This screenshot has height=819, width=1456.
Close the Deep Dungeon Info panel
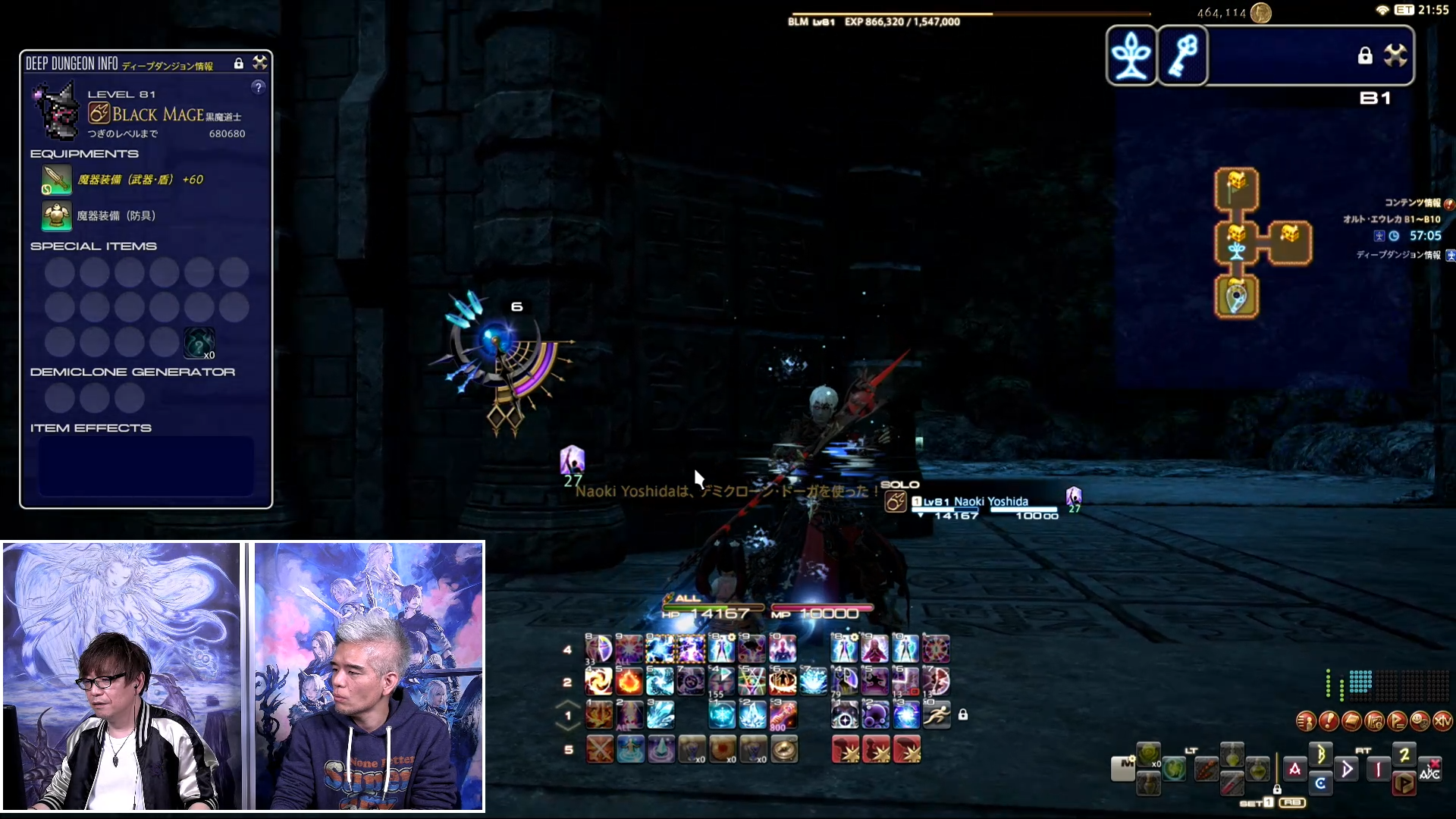[260, 63]
